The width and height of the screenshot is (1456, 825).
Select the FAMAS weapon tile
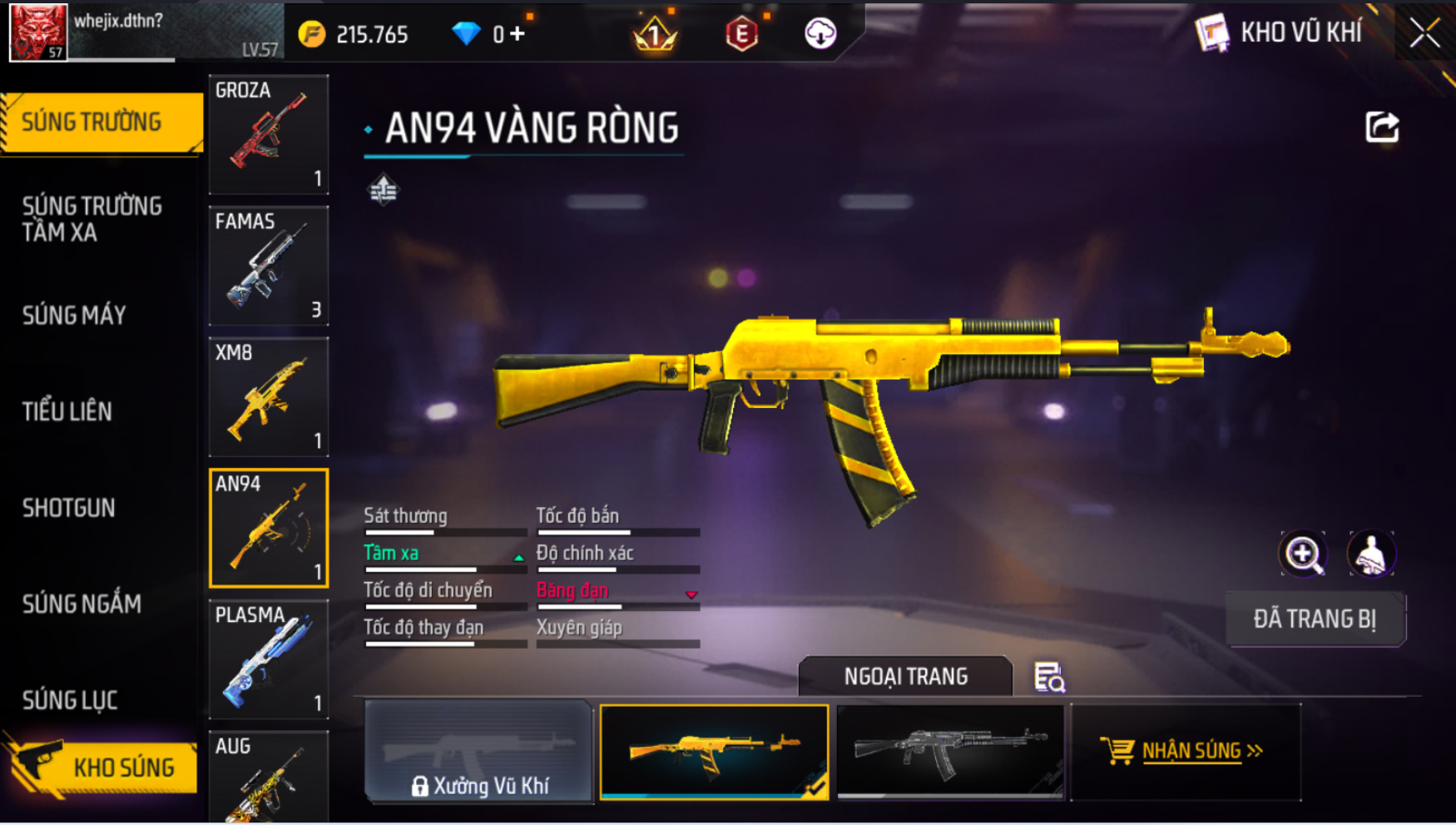pos(269,266)
